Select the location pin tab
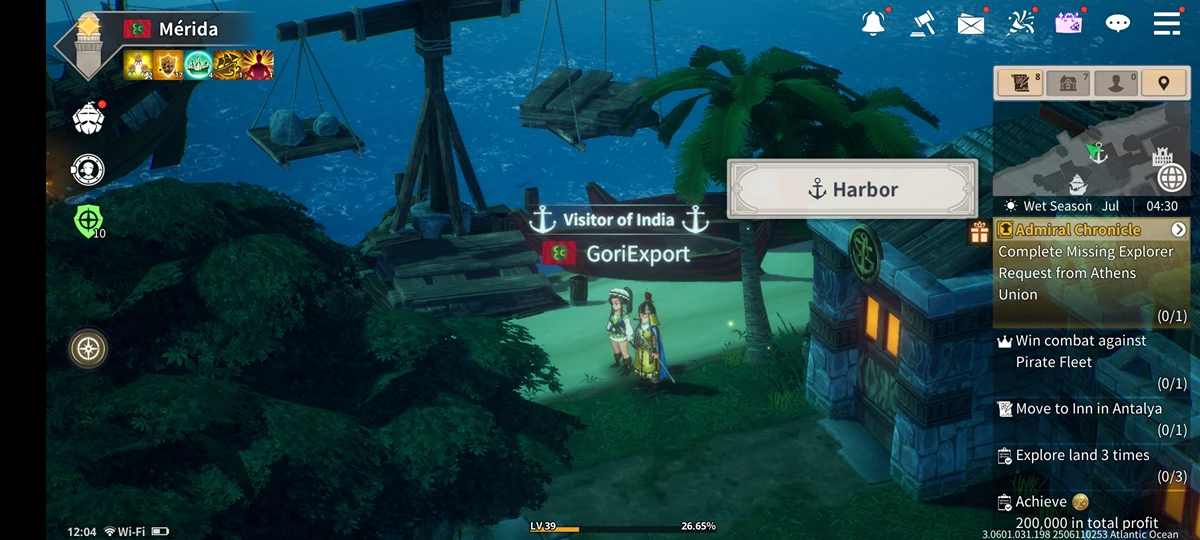 point(1165,84)
